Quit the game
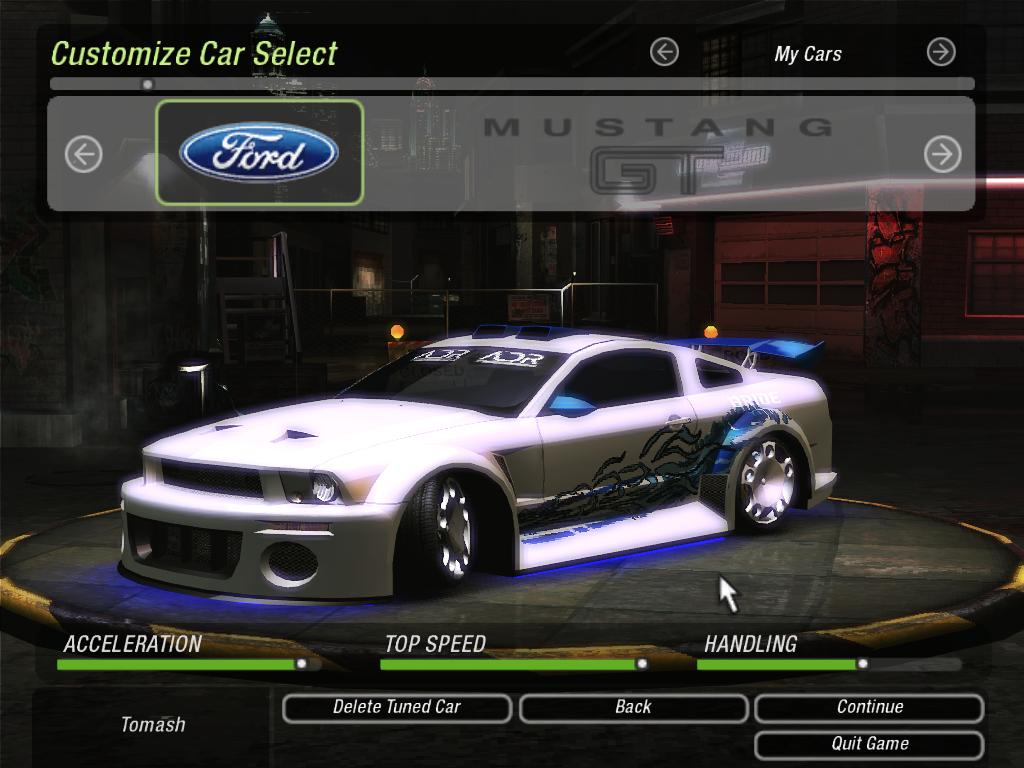 [x=869, y=744]
